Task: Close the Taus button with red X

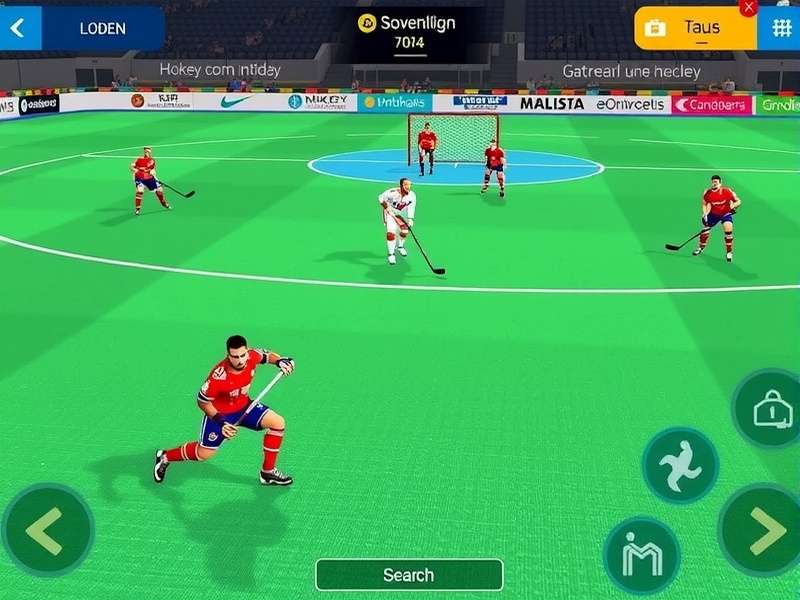Action: [x=748, y=7]
